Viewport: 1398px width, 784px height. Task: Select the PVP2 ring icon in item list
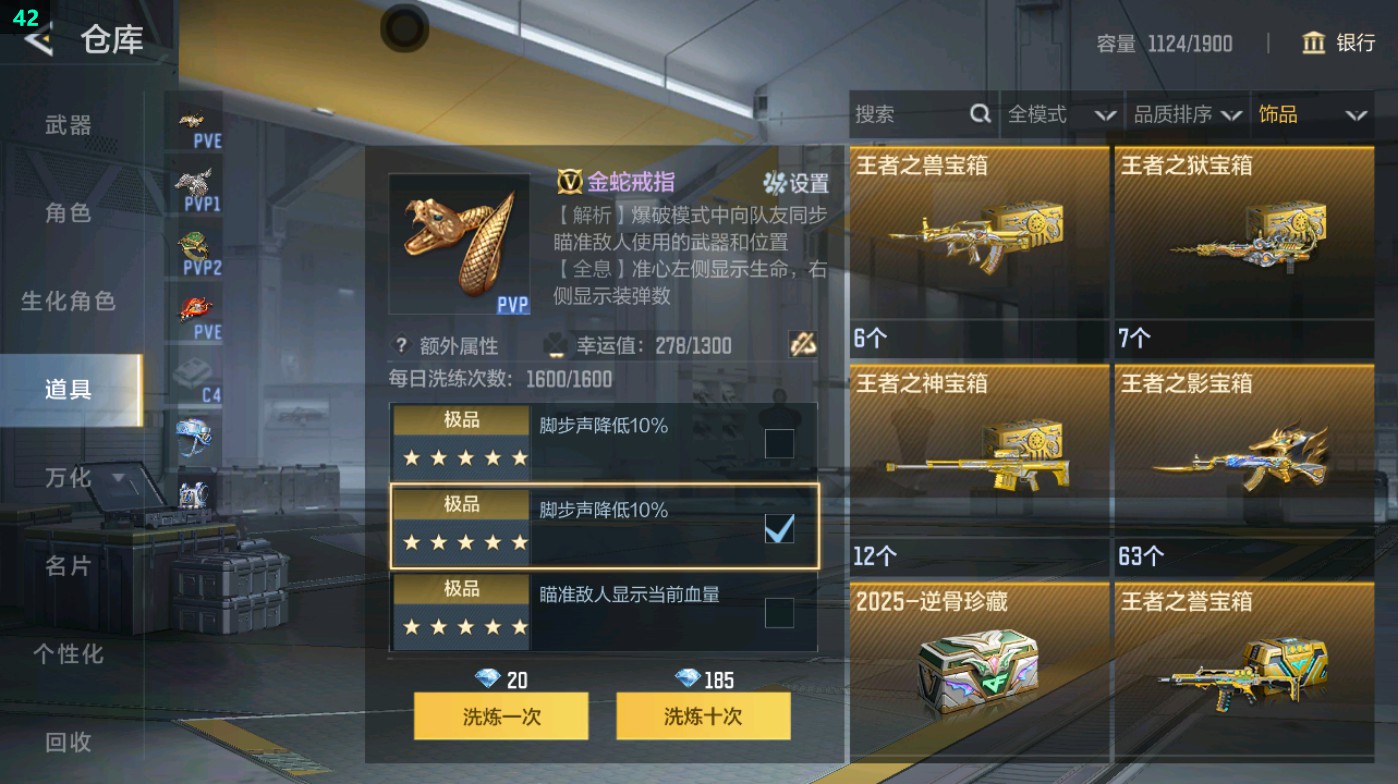[x=196, y=248]
